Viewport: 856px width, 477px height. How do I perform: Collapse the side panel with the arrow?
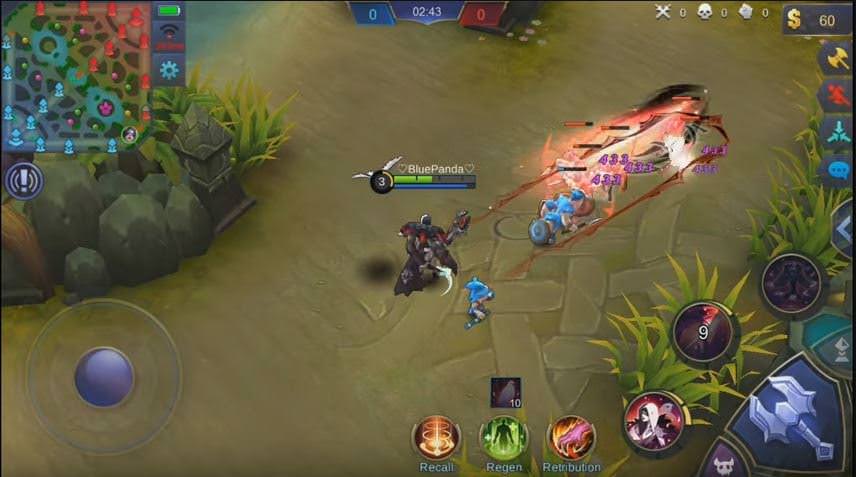[842, 229]
